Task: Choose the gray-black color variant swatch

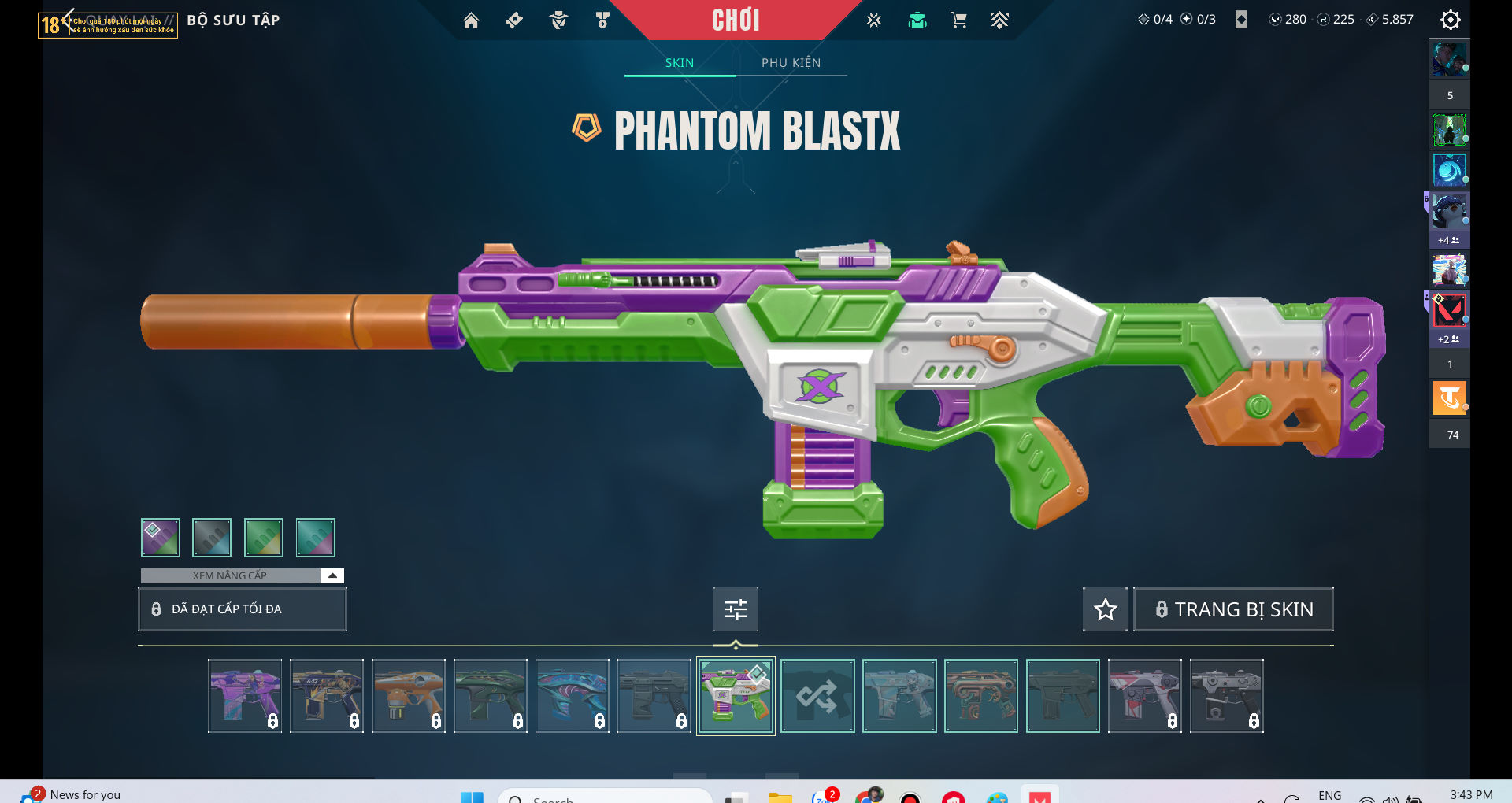Action: [212, 538]
